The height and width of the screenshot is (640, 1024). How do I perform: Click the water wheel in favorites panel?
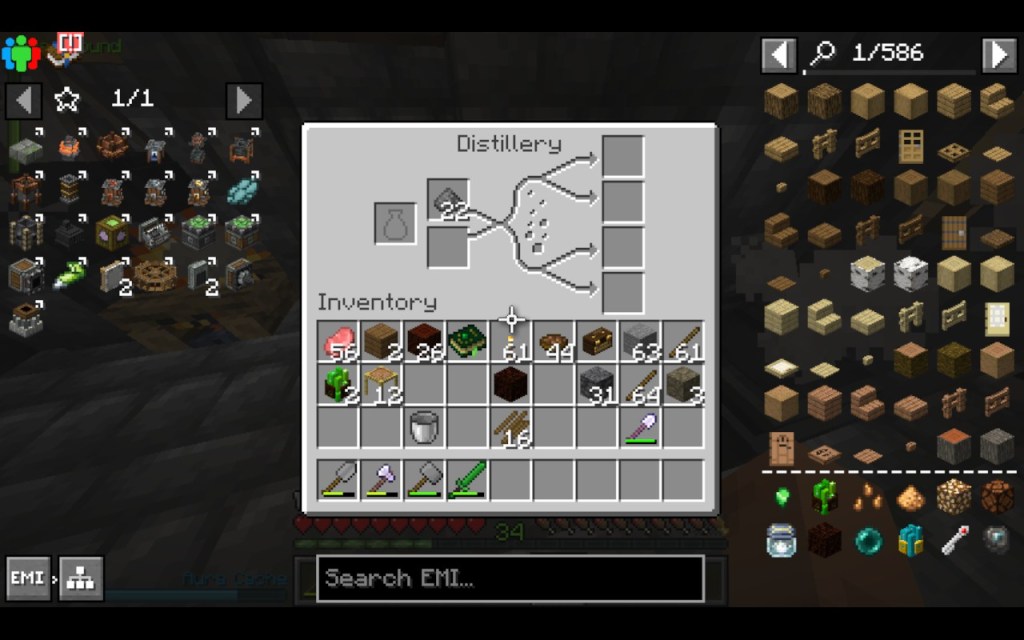point(153,274)
